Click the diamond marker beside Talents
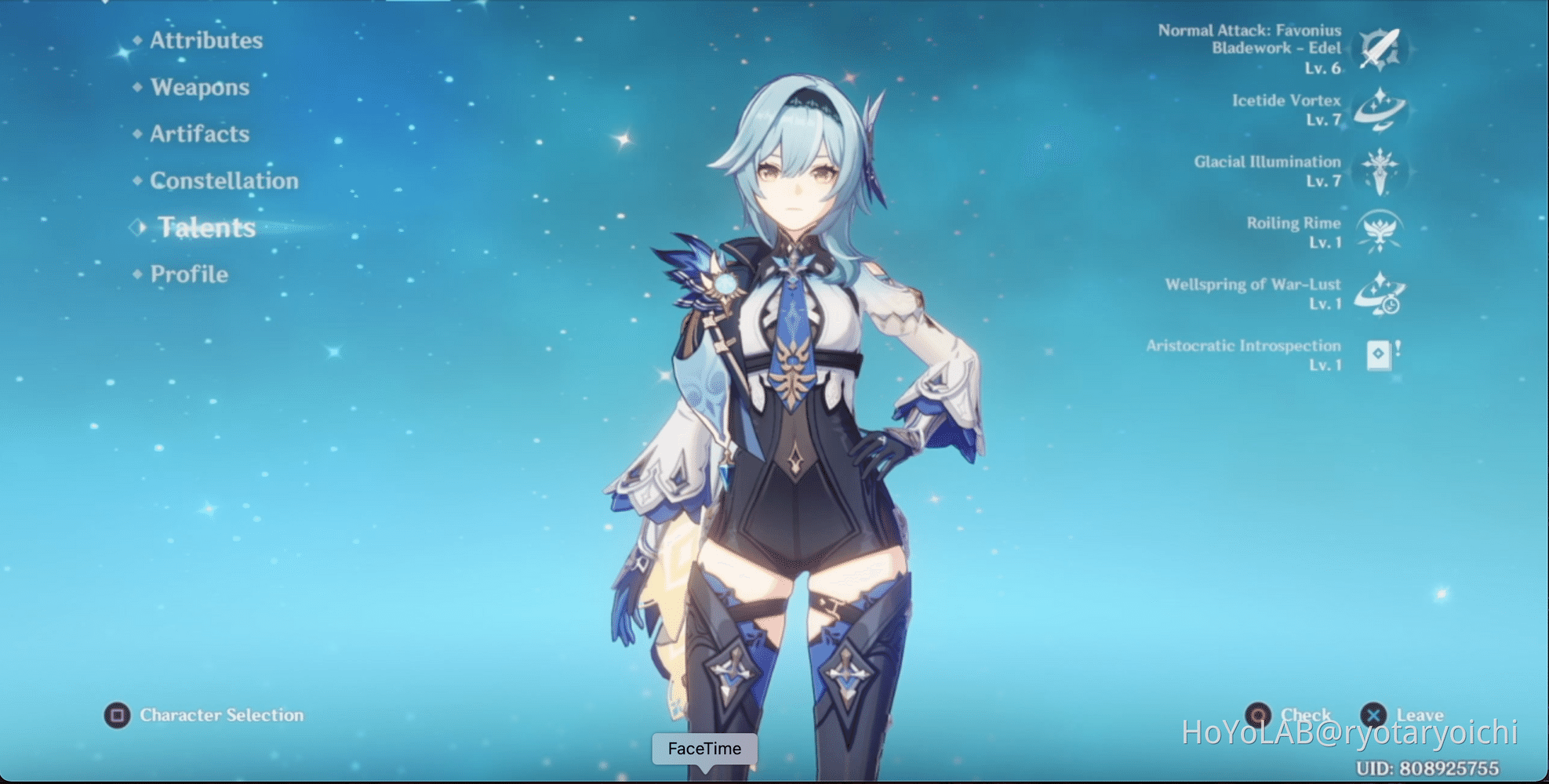 pyautogui.click(x=139, y=227)
